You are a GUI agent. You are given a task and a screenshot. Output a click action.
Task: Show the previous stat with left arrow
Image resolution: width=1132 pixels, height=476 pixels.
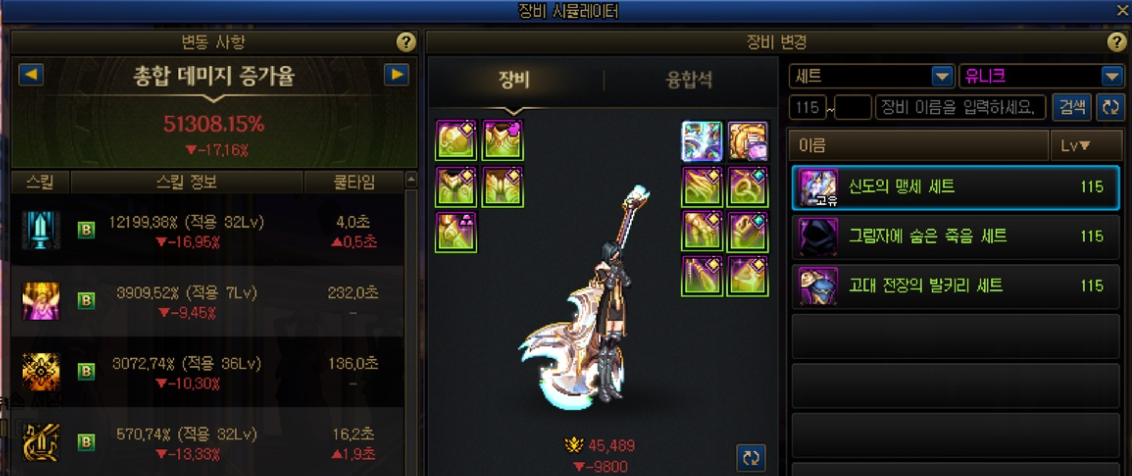31,75
